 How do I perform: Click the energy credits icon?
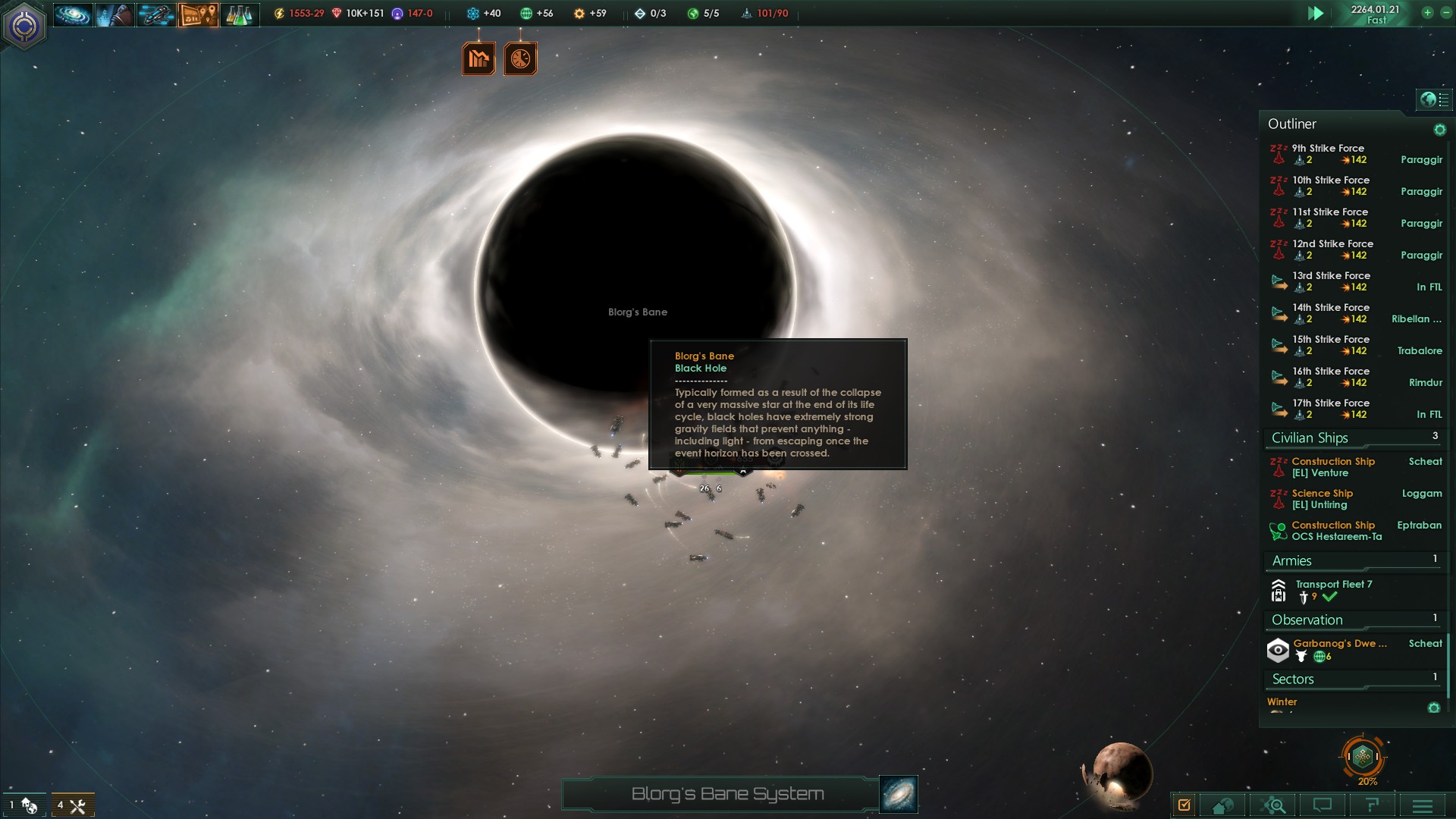coord(278,12)
